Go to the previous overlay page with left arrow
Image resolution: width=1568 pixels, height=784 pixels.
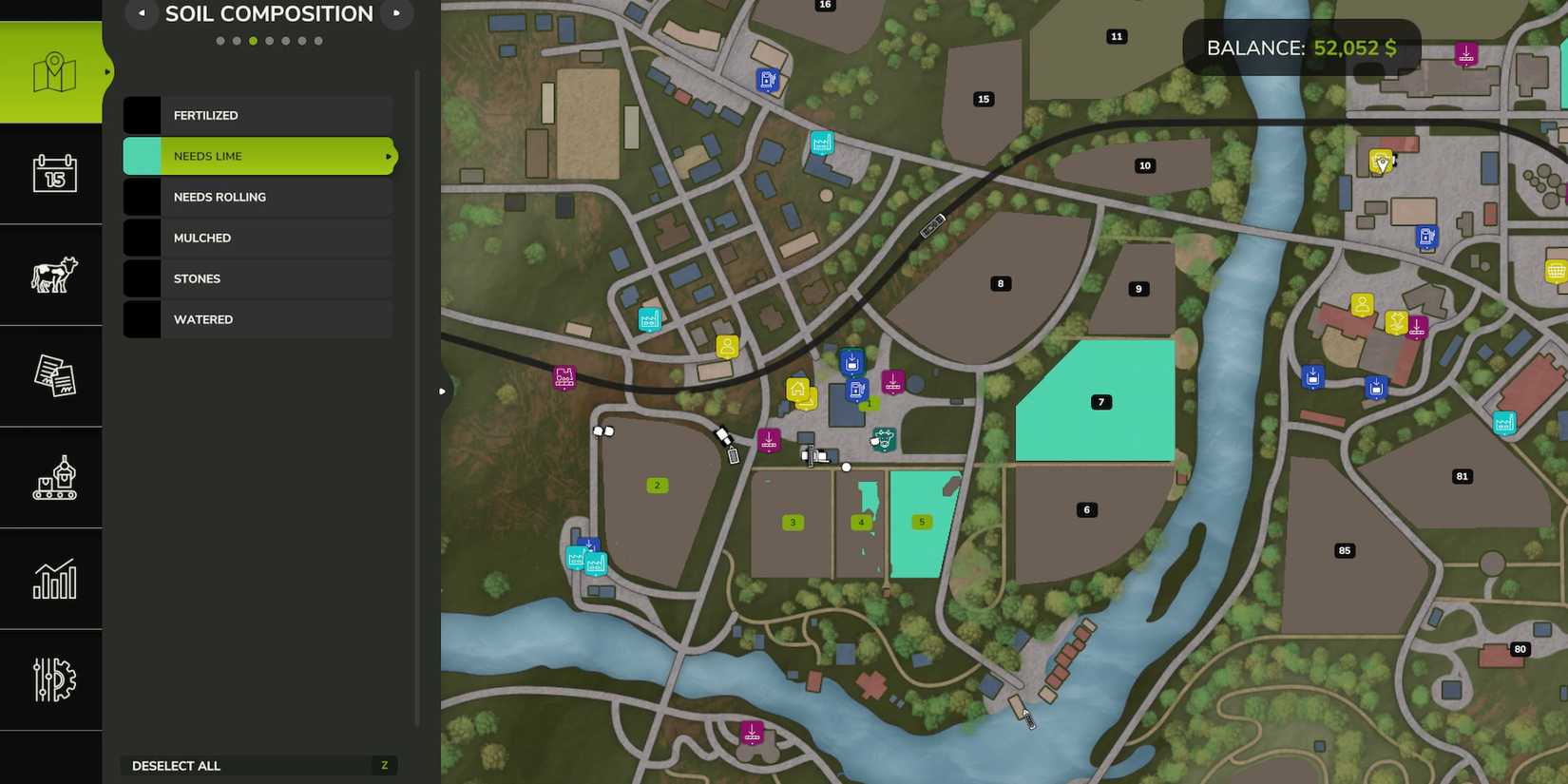(142, 13)
